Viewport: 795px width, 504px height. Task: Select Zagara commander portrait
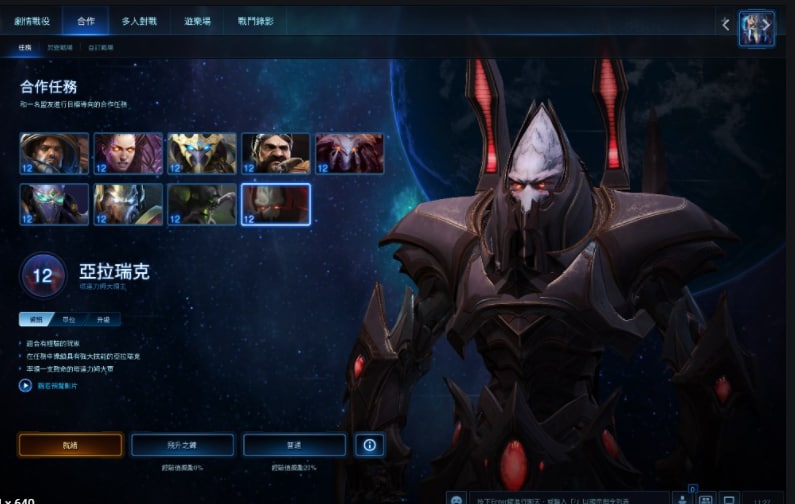(350, 153)
